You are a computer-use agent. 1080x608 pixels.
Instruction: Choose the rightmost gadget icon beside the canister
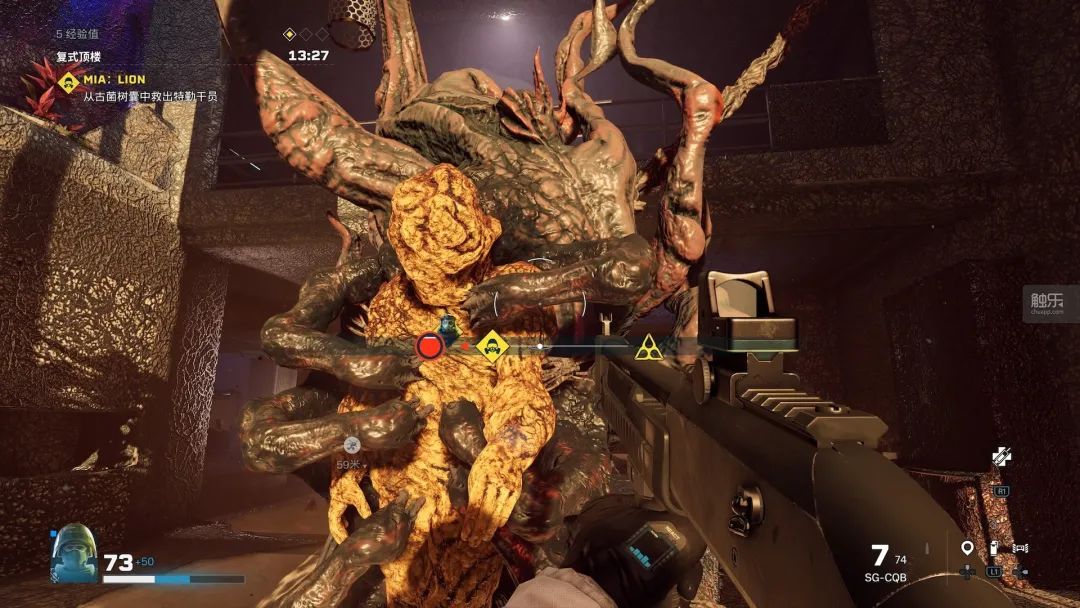tap(1021, 548)
